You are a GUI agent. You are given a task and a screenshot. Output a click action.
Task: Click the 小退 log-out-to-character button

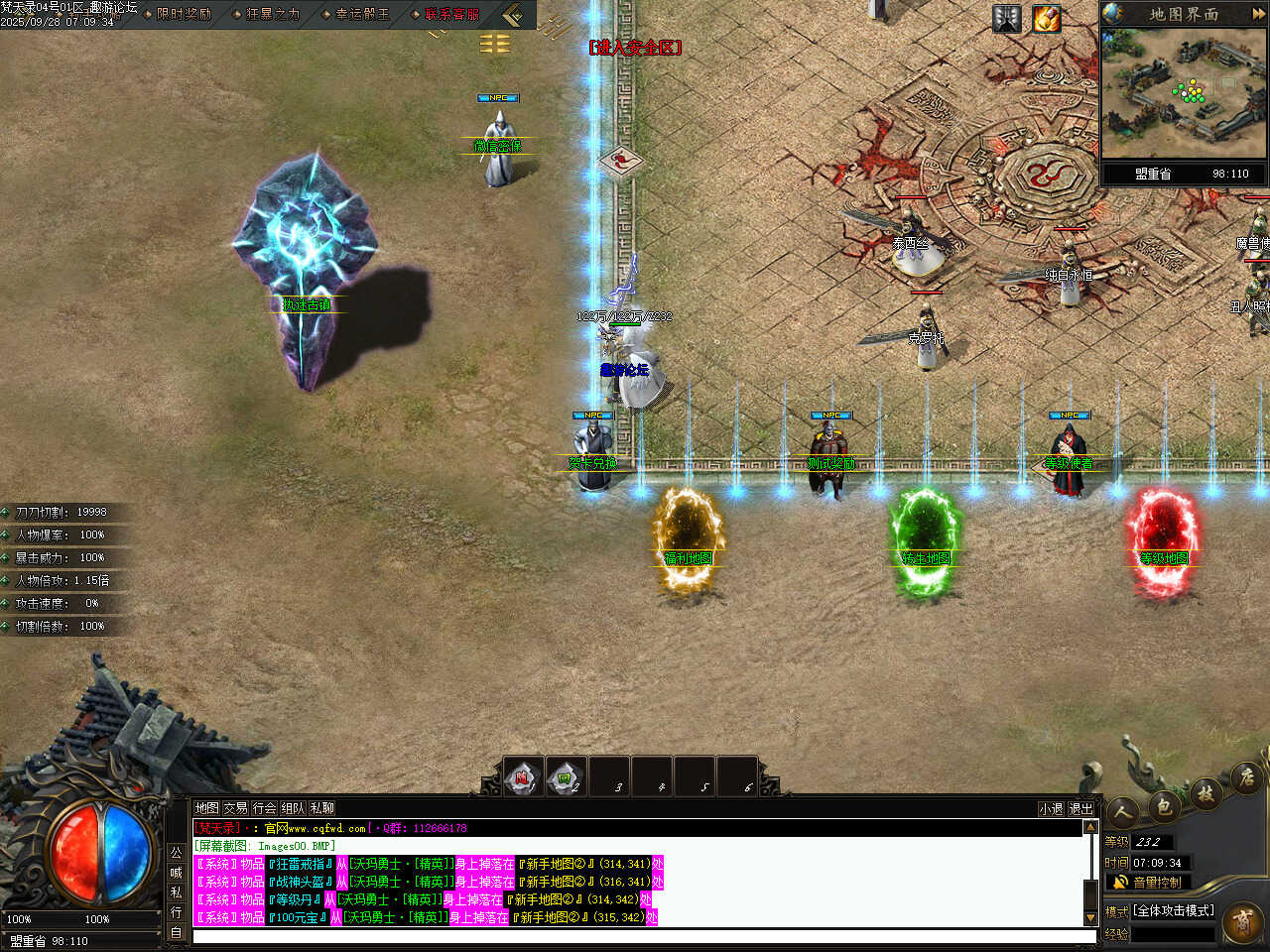coord(1051,809)
